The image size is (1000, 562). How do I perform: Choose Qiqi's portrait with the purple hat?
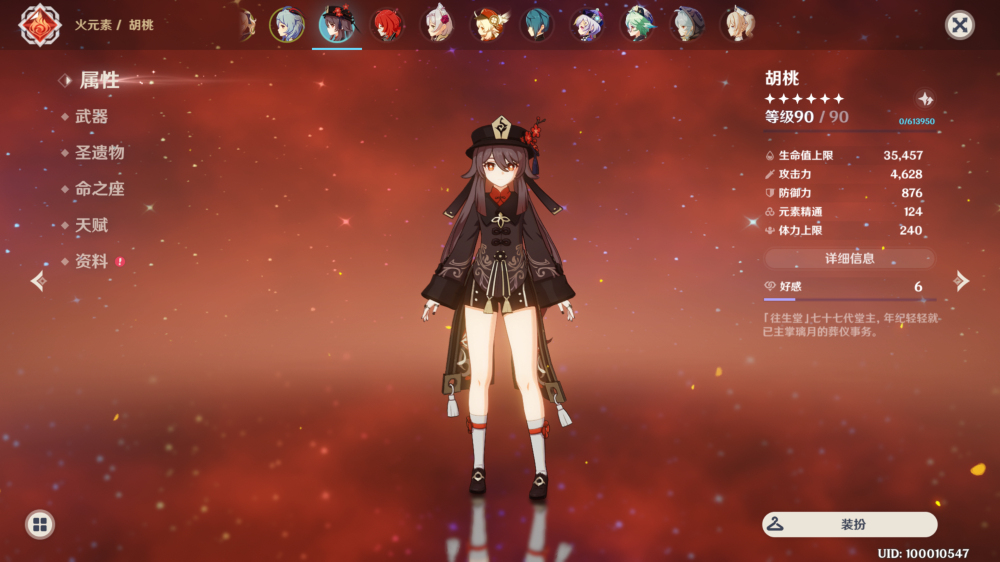coord(587,25)
